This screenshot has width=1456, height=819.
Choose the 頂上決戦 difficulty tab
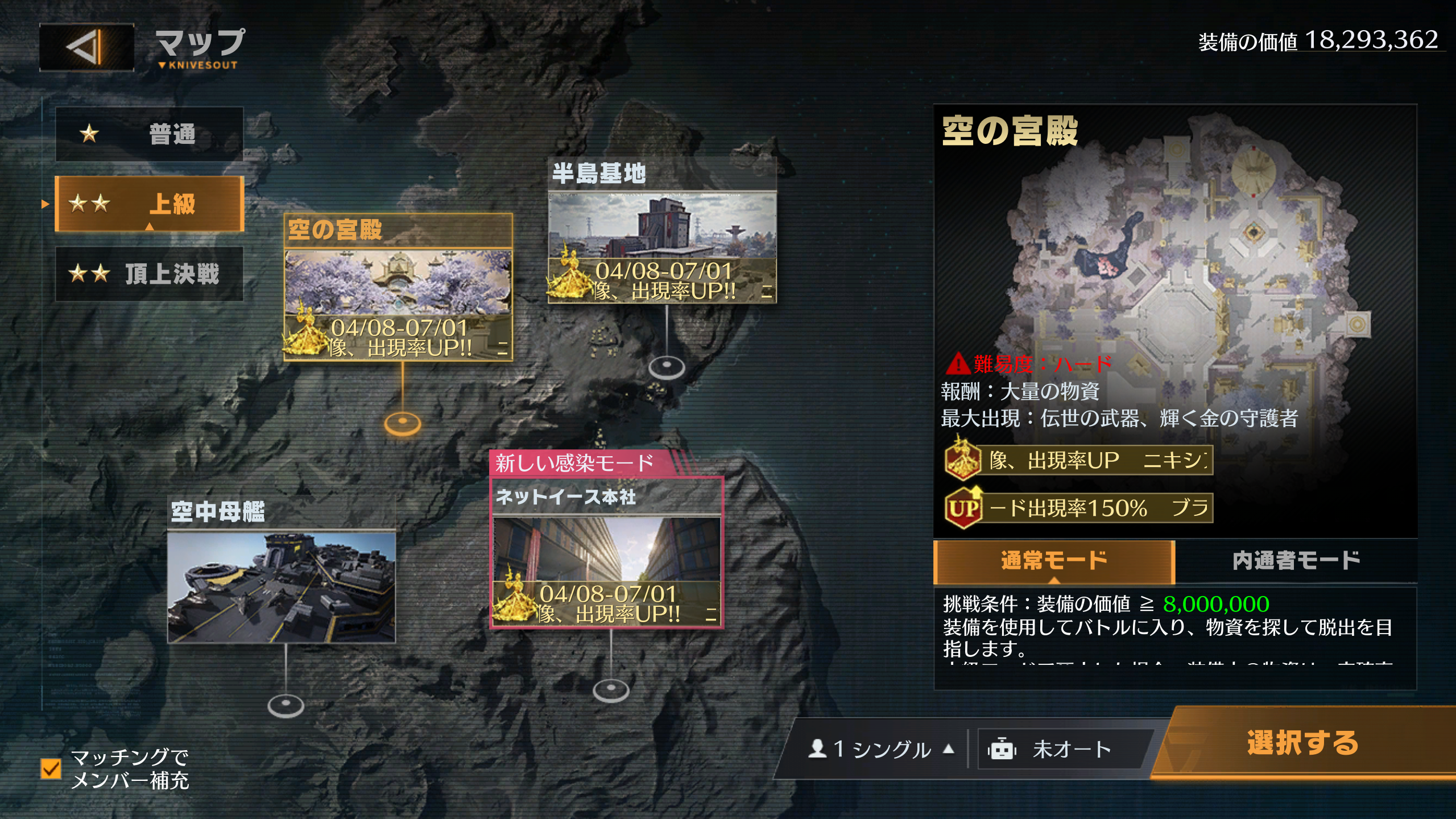150,274
